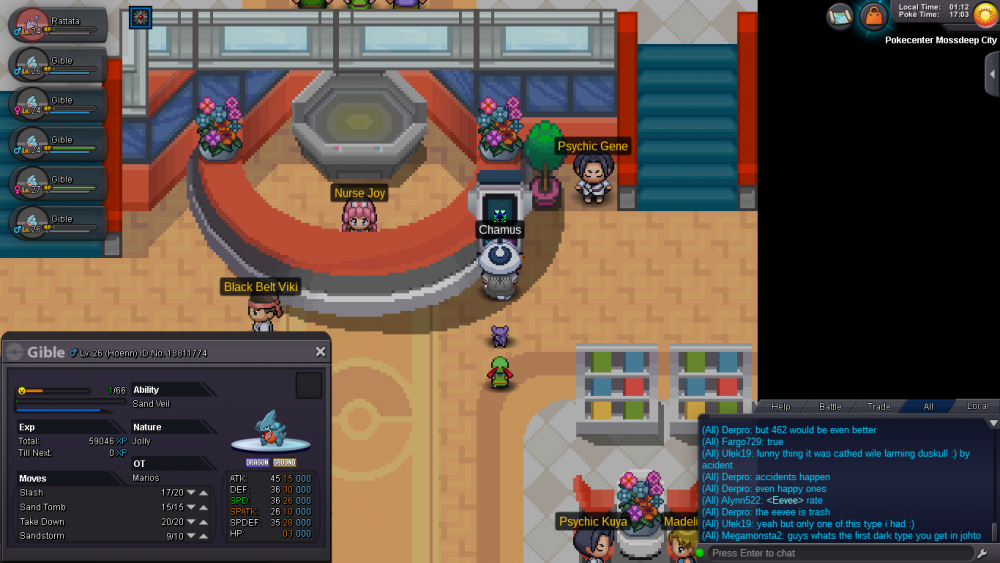
Task: Move Slash down in the move list
Action: (191, 492)
